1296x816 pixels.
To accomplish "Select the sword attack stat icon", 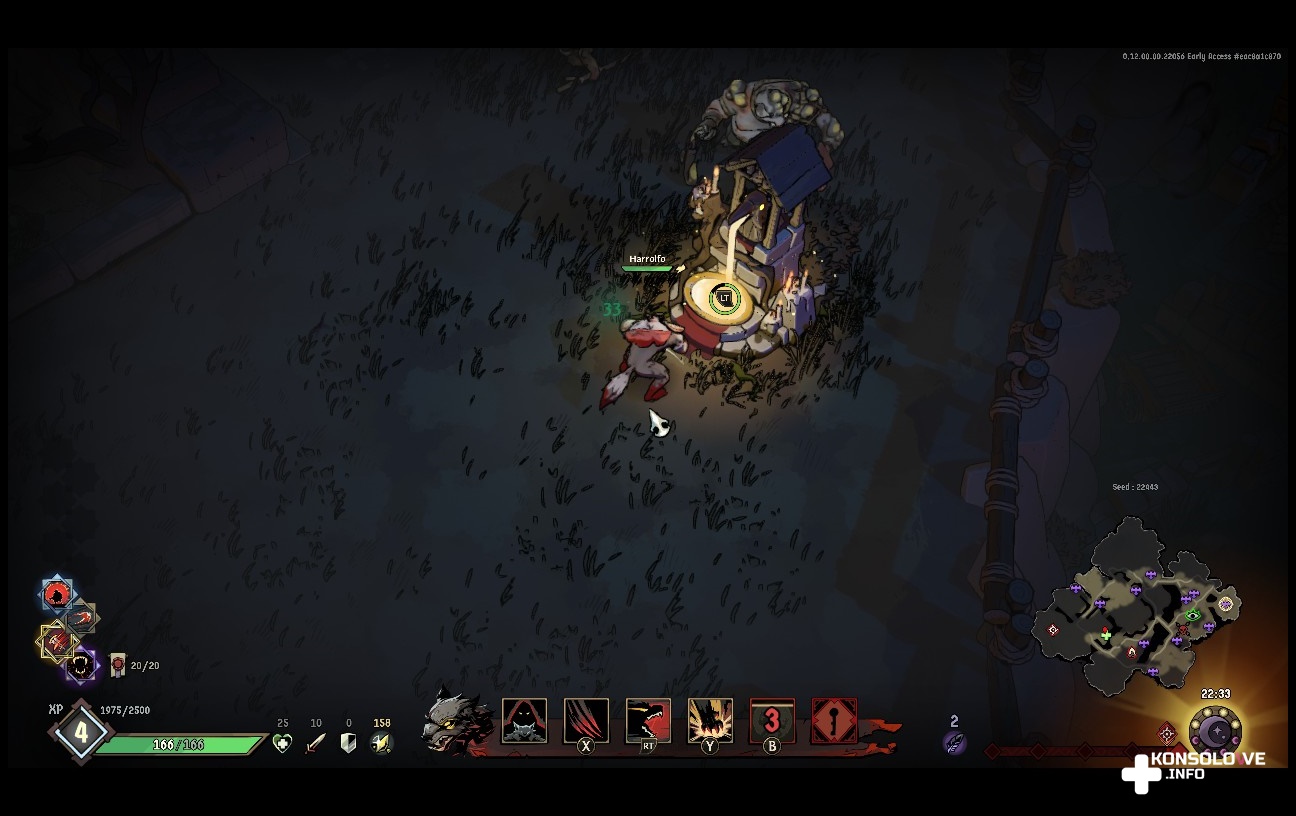I will point(316,743).
